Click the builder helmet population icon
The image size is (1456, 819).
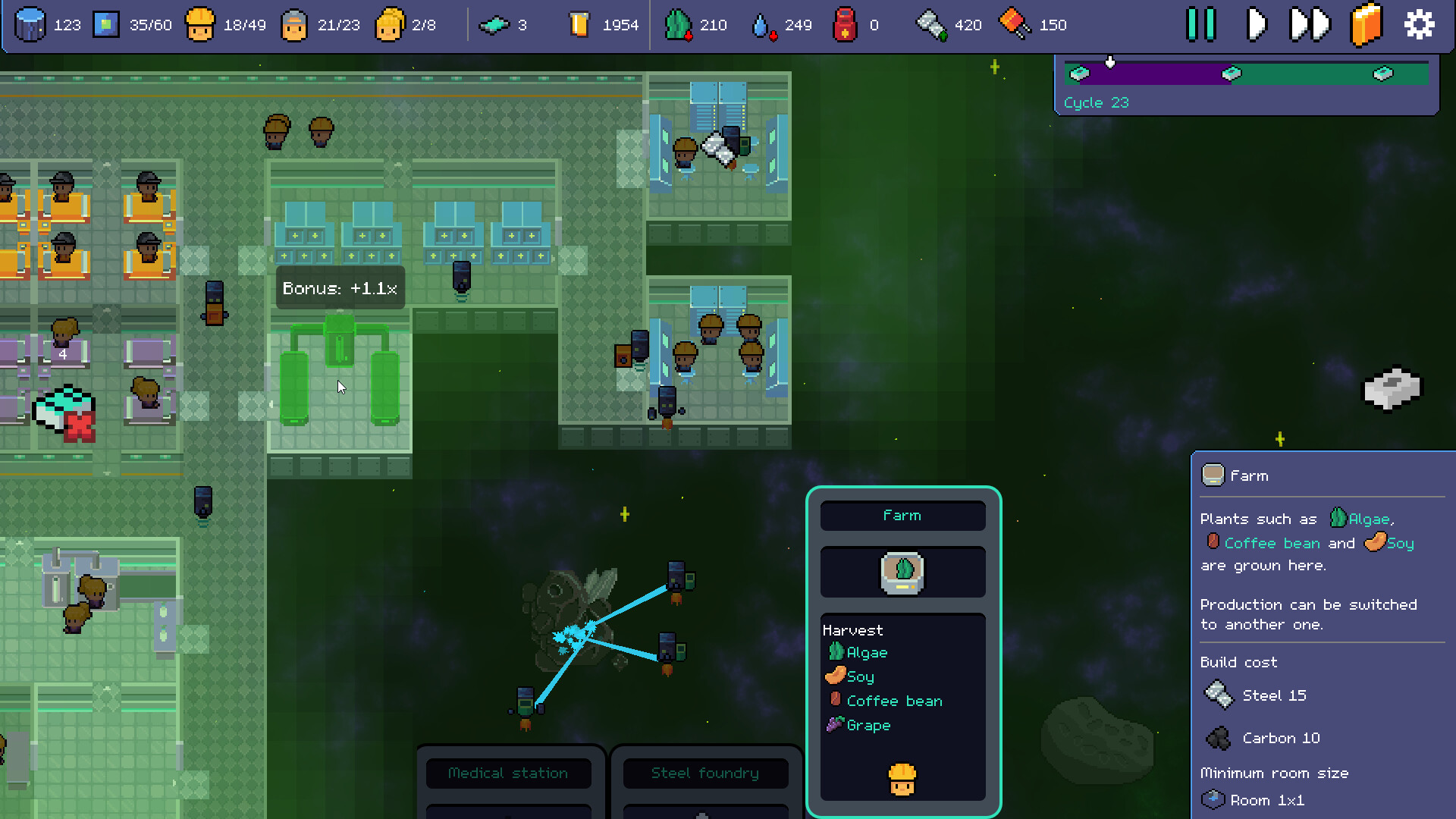(201, 24)
